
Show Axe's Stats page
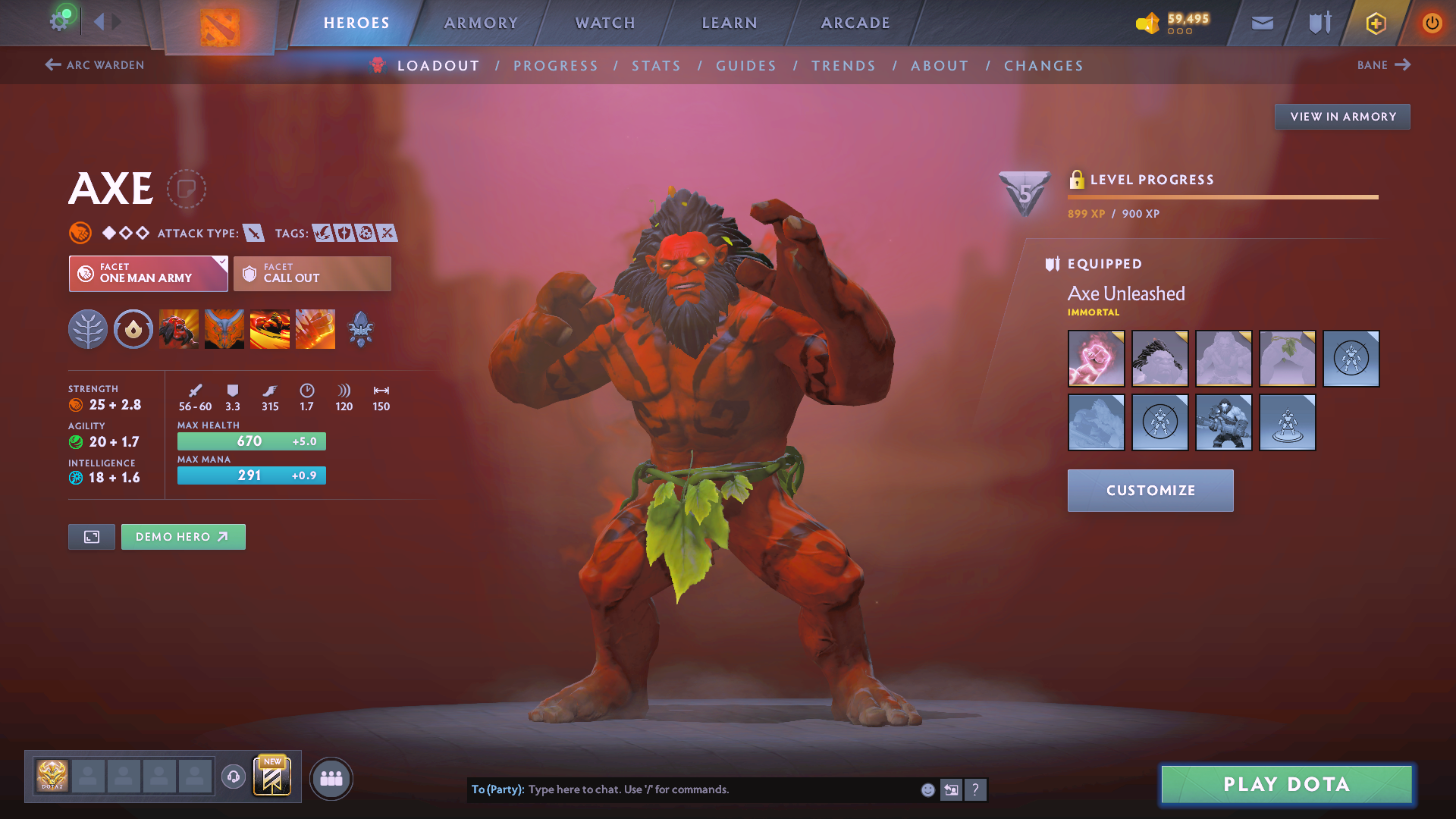[x=656, y=66]
